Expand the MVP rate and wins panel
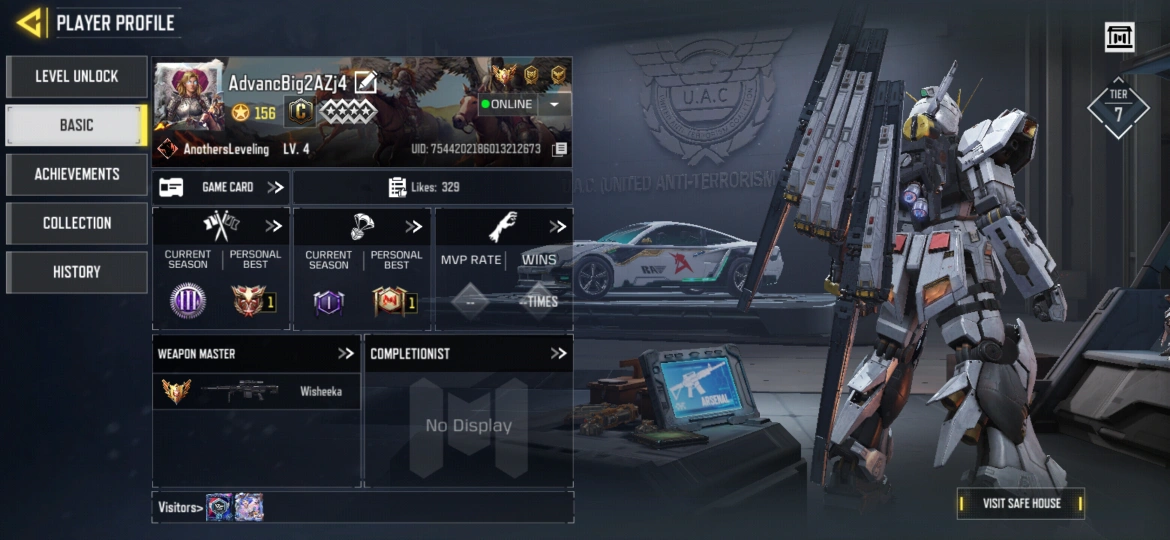Viewport: 1170px width, 540px height. pyautogui.click(x=557, y=226)
